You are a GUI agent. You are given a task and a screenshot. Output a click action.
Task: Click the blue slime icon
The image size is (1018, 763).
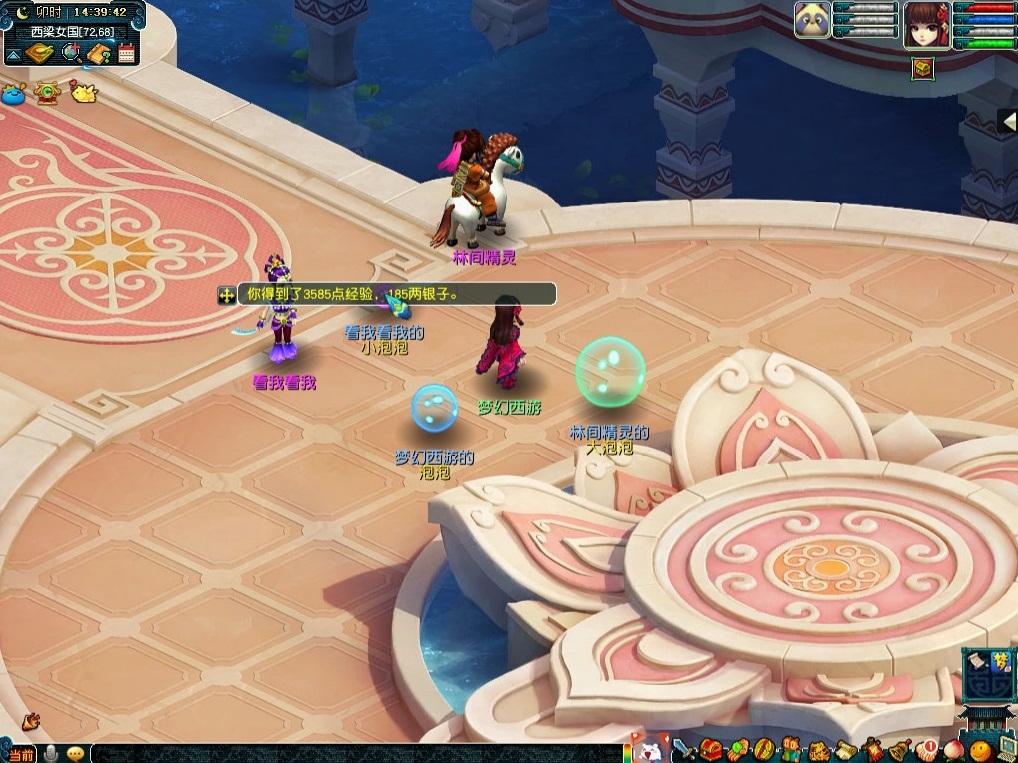tap(13, 95)
